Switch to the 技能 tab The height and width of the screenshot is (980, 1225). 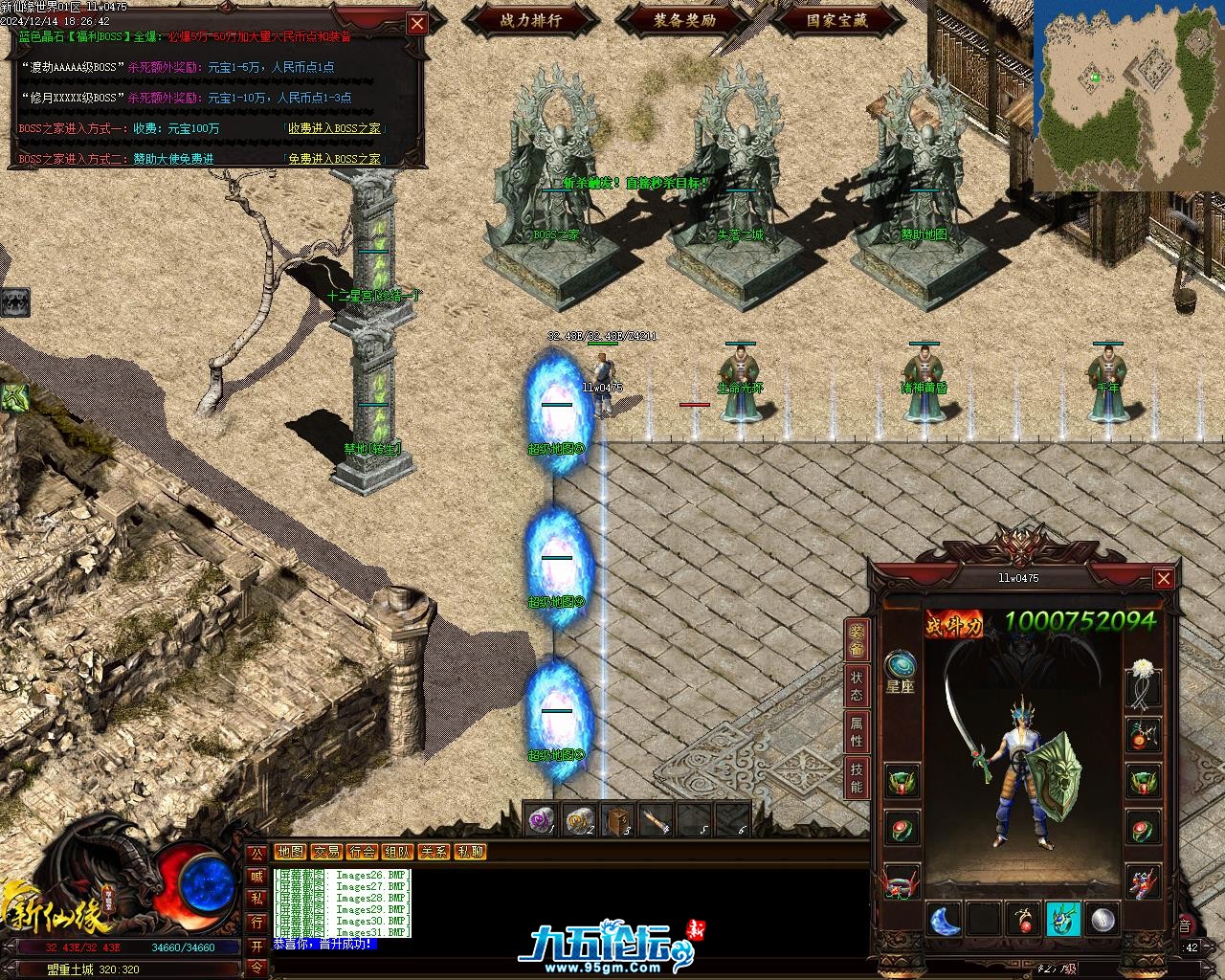tap(856, 779)
